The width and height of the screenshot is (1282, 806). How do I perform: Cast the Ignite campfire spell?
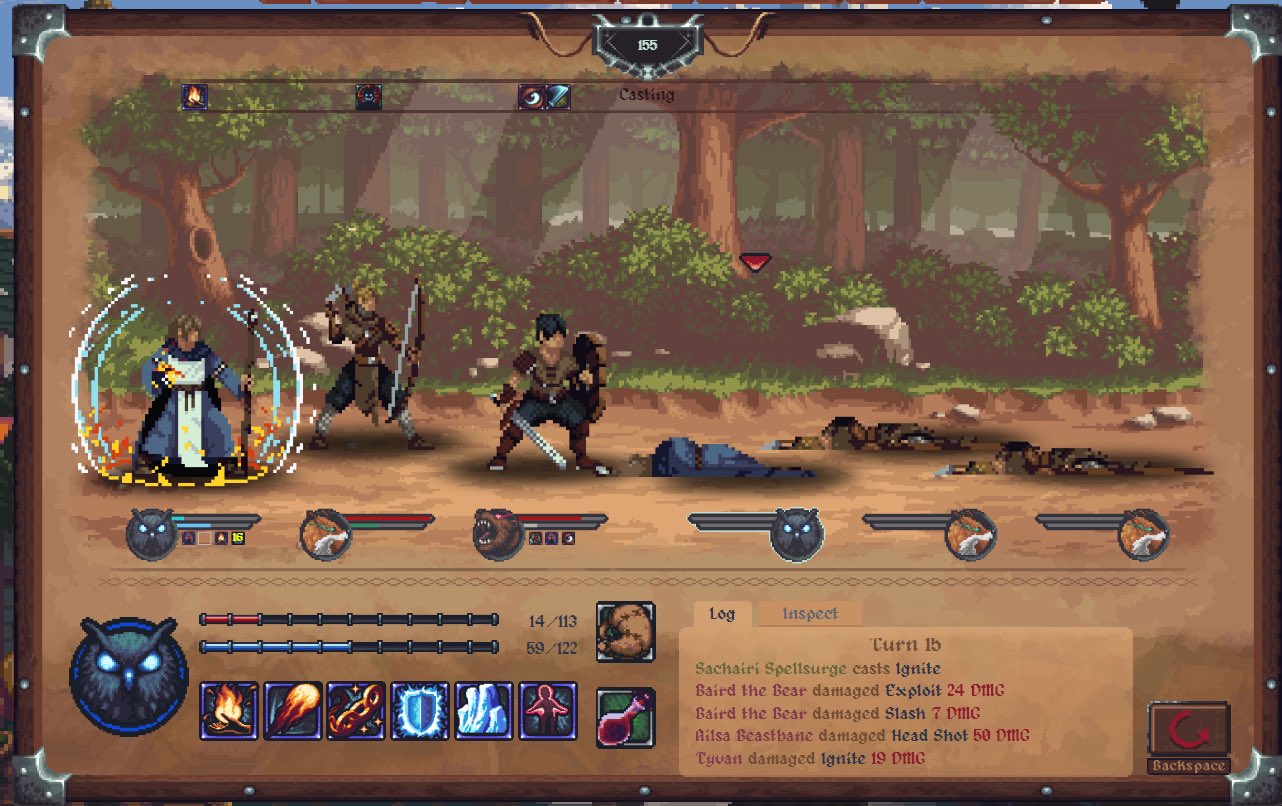click(229, 711)
